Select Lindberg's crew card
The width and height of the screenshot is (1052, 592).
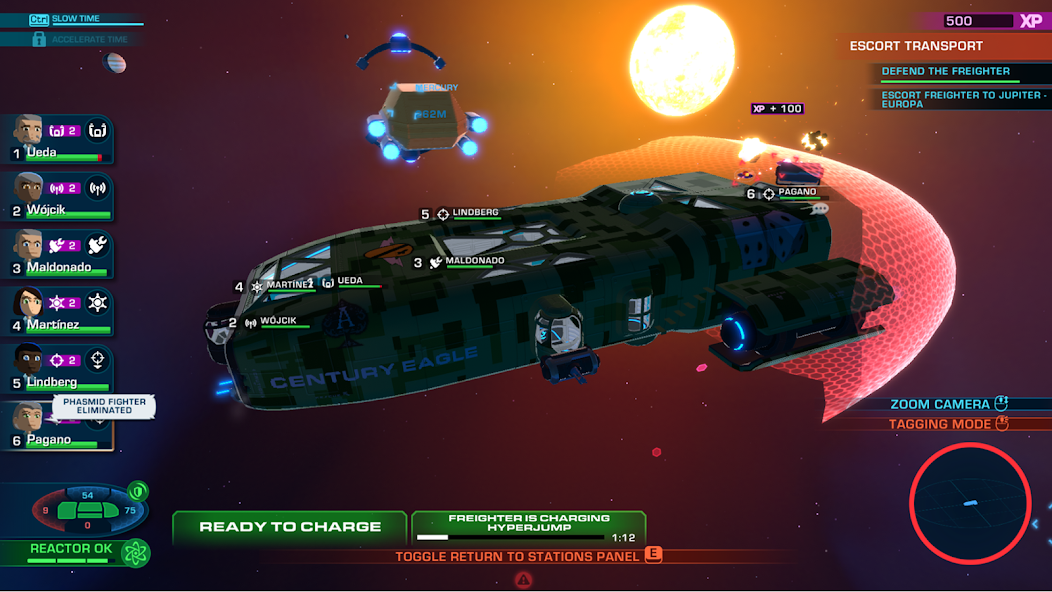[x=57, y=367]
